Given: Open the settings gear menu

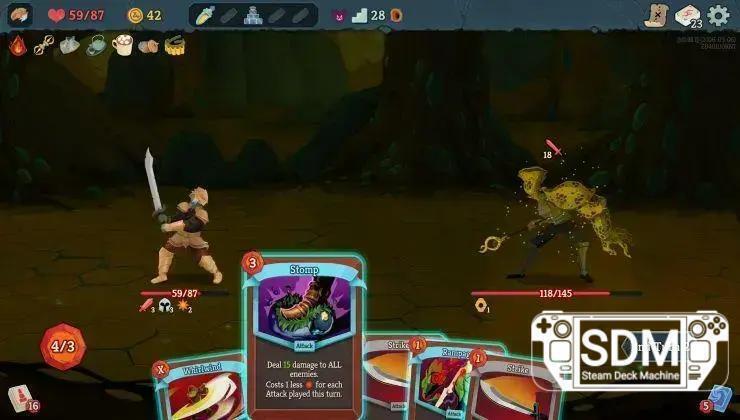Looking at the screenshot, I should (718, 15).
